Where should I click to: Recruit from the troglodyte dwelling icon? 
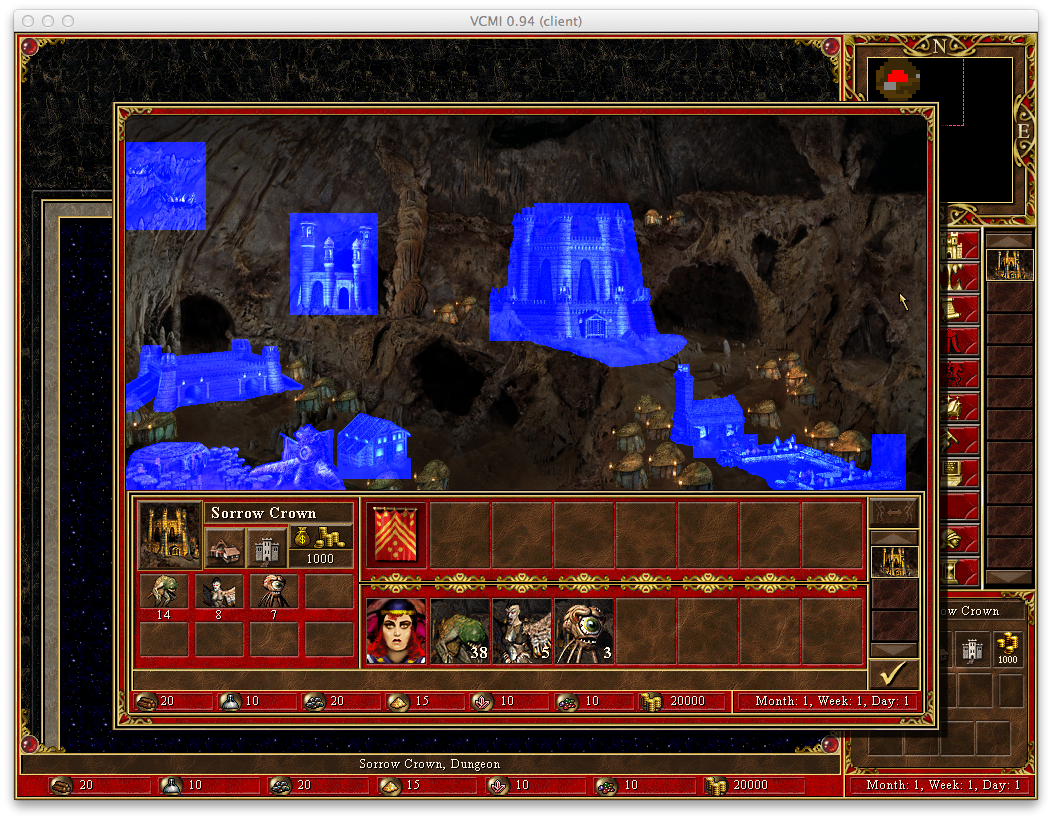[163, 591]
